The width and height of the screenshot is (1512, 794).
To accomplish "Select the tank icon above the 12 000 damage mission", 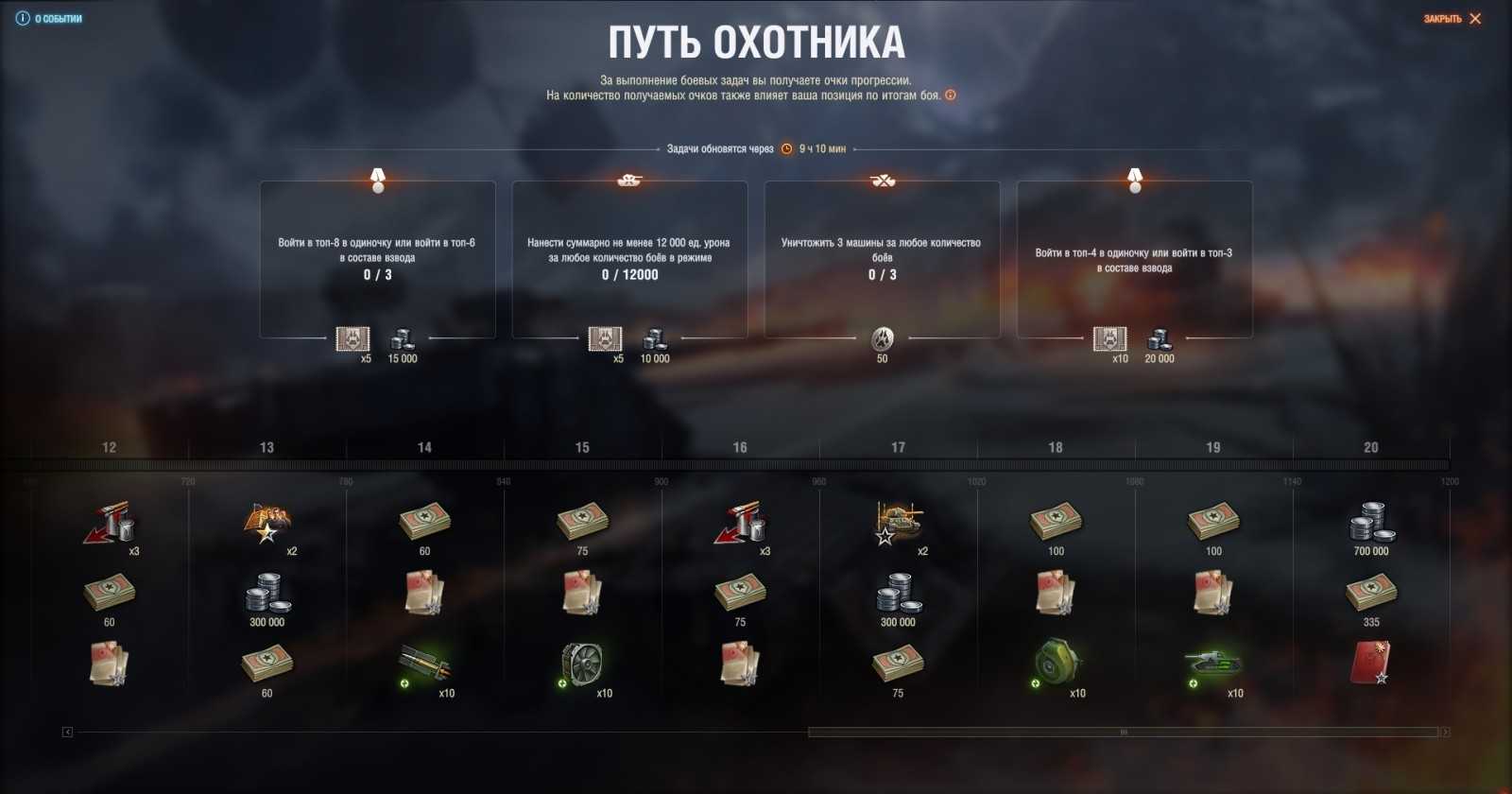I will click(630, 180).
